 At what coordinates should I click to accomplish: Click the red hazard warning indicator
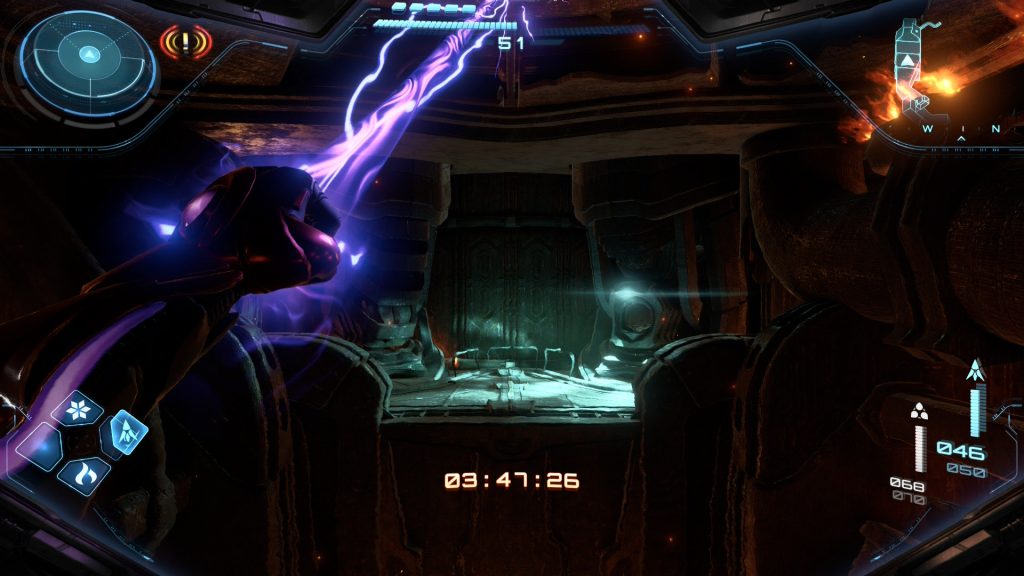tap(186, 43)
